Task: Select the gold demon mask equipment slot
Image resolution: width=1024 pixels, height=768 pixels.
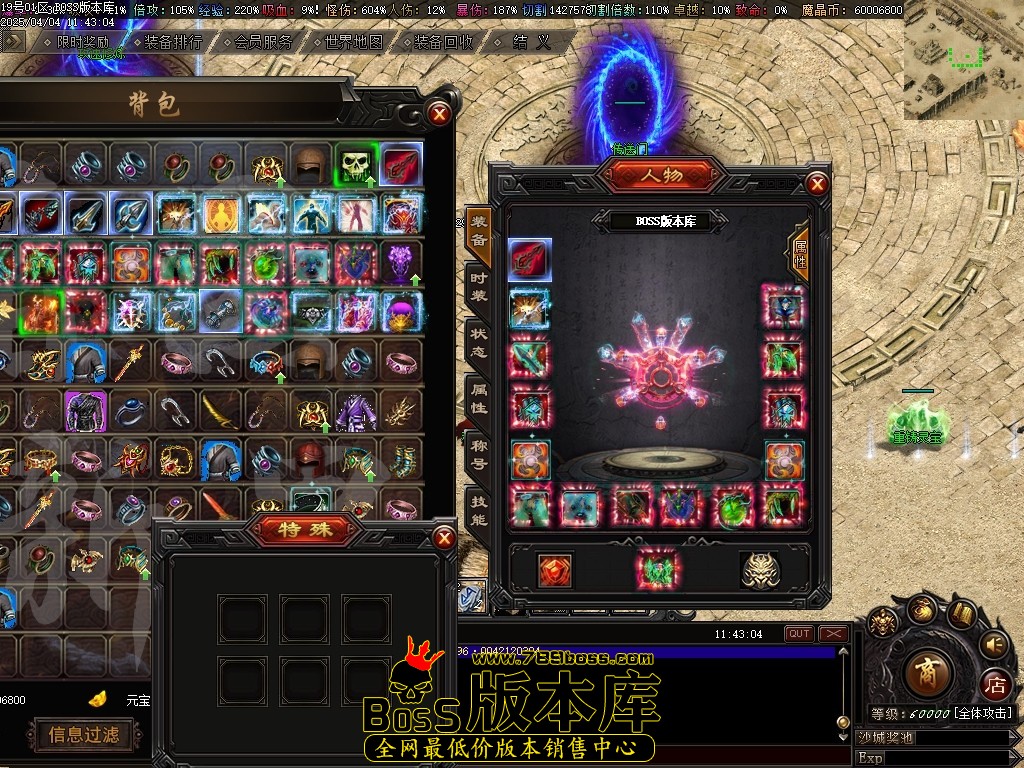Action: pyautogui.click(x=760, y=570)
